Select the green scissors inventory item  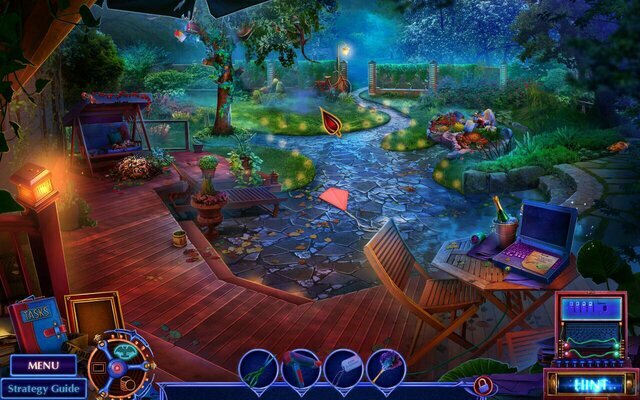[x=258, y=368]
